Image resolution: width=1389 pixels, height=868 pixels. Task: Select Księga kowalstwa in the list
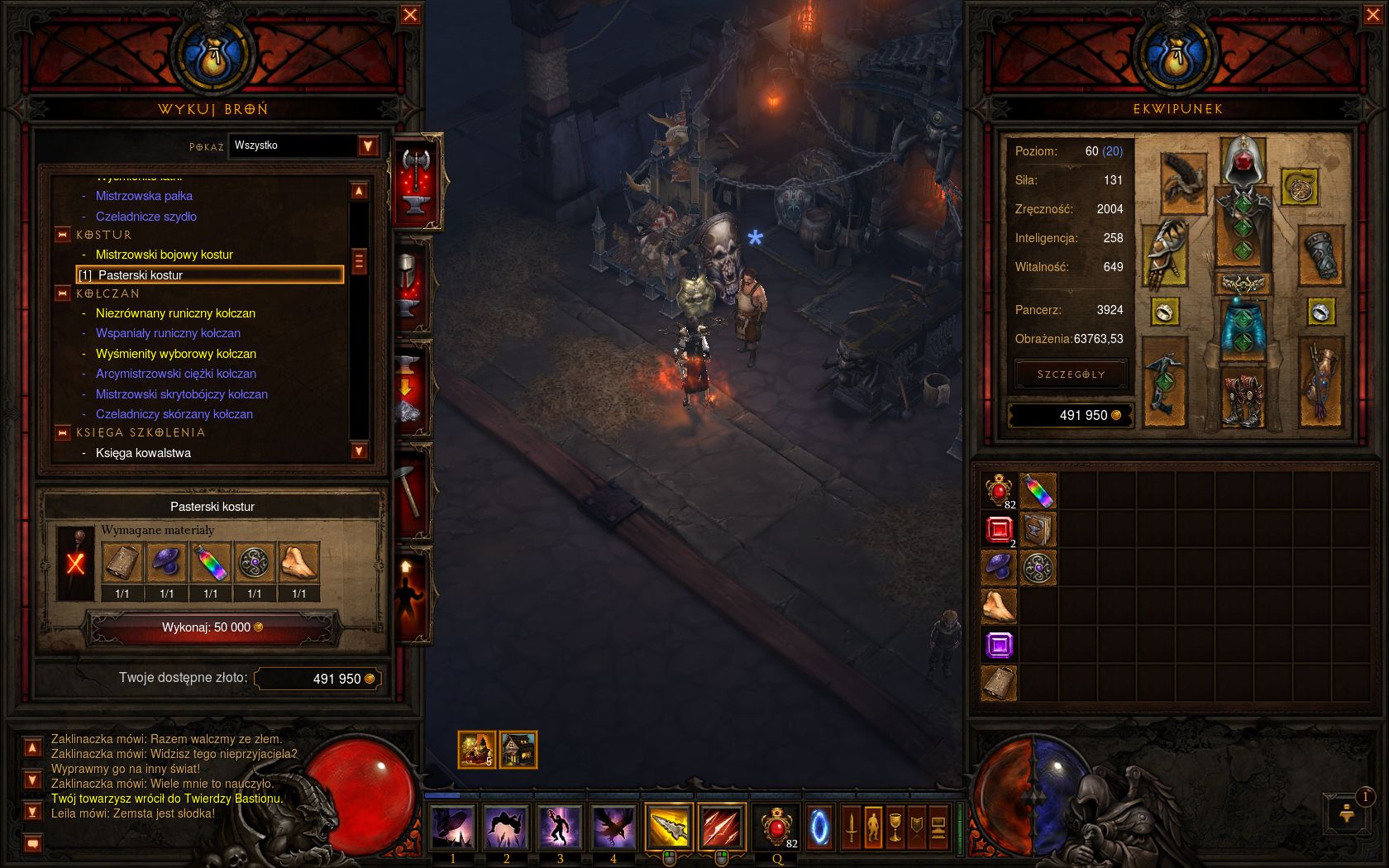click(x=143, y=453)
